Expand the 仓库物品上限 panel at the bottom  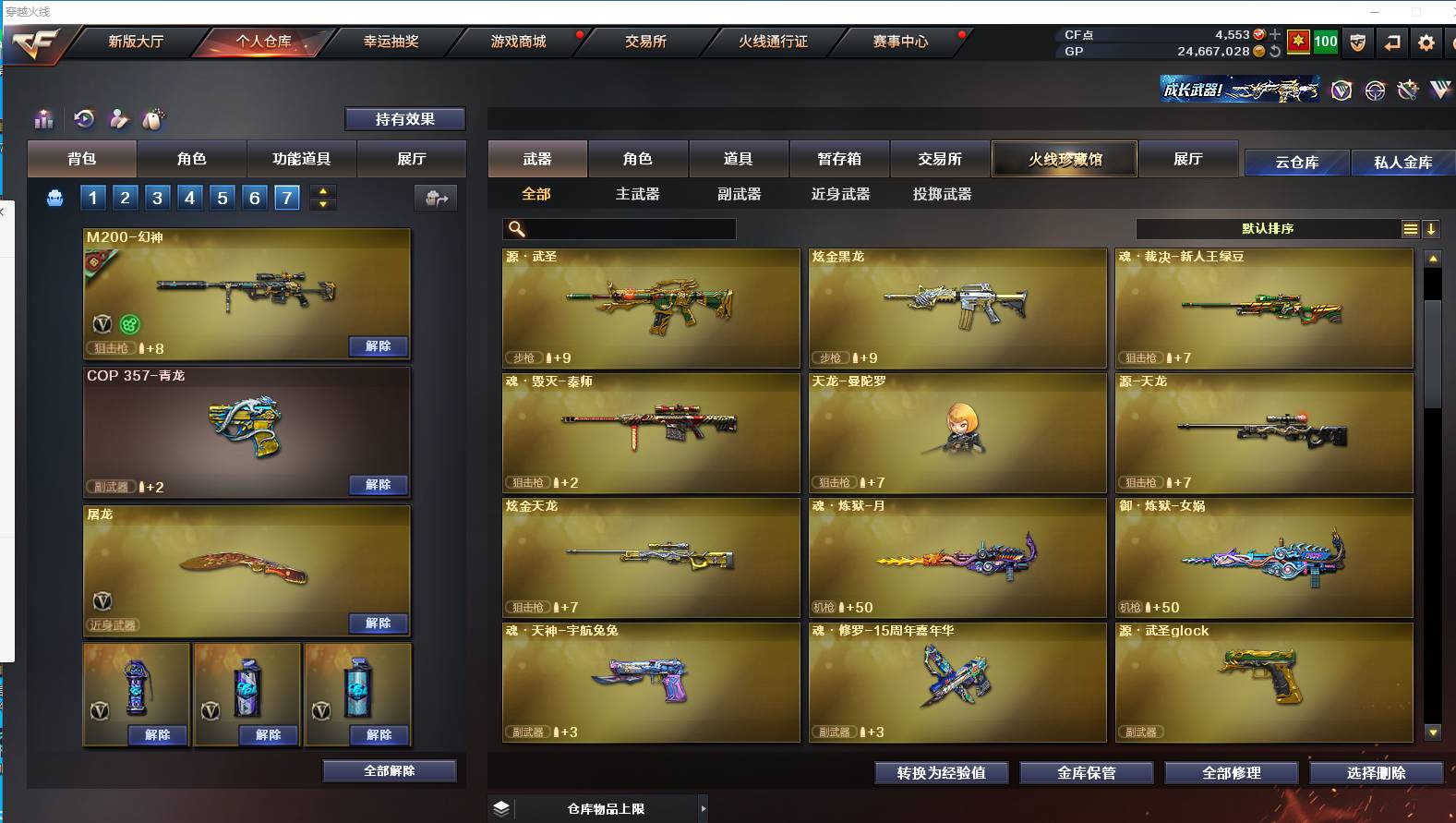(704, 807)
